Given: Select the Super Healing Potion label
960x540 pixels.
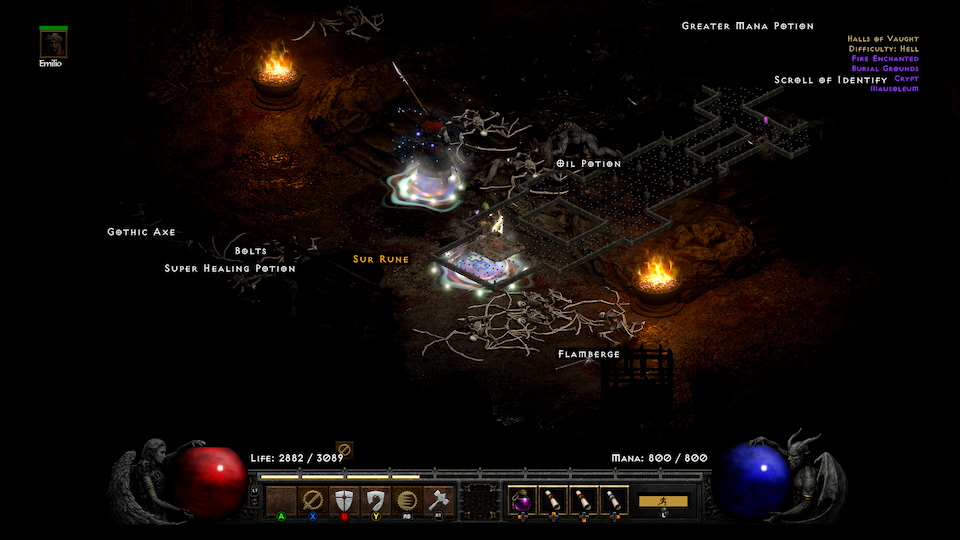Looking at the screenshot, I should point(230,268).
